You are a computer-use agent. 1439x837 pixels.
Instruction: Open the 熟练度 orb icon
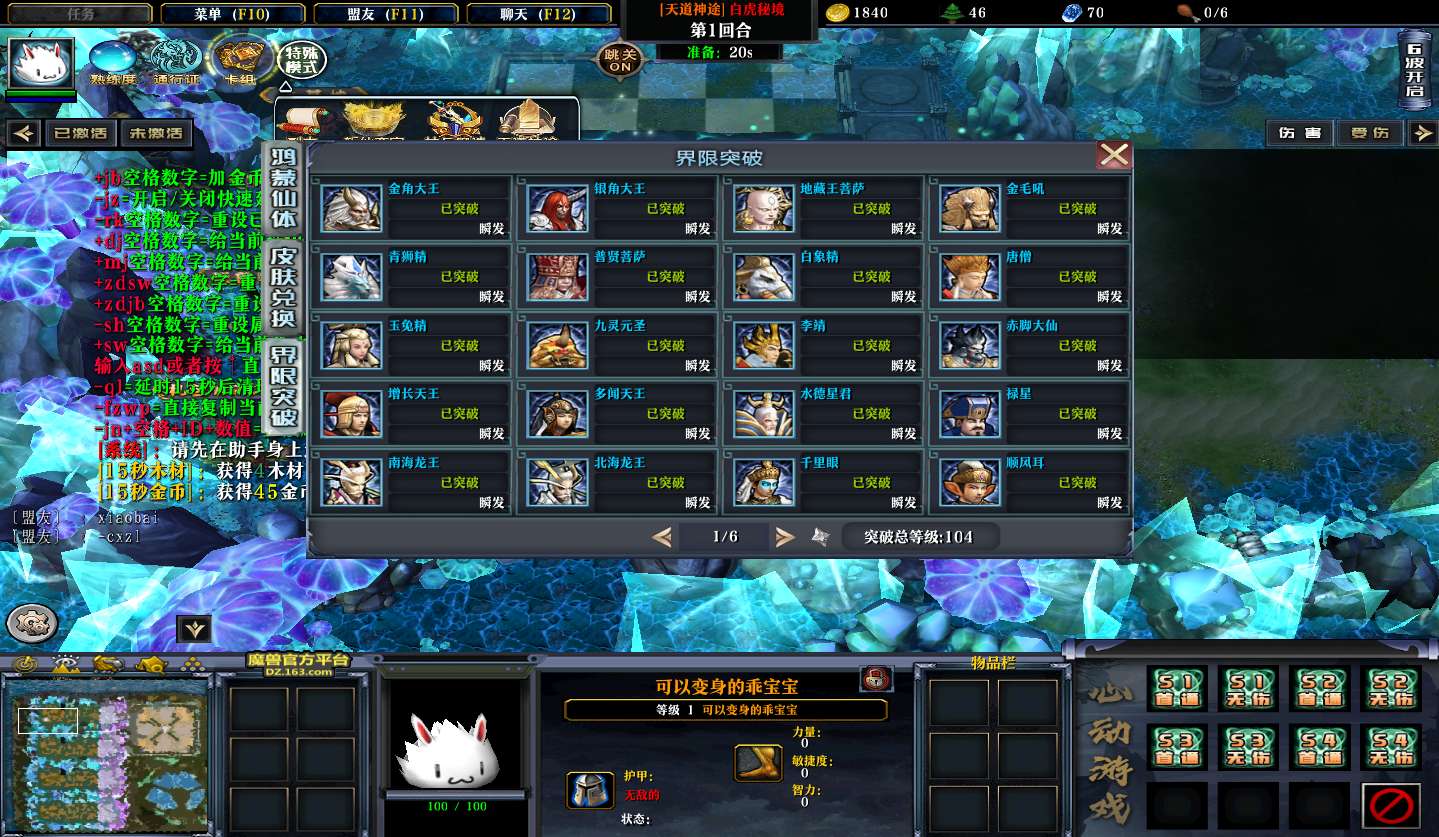click(x=113, y=61)
